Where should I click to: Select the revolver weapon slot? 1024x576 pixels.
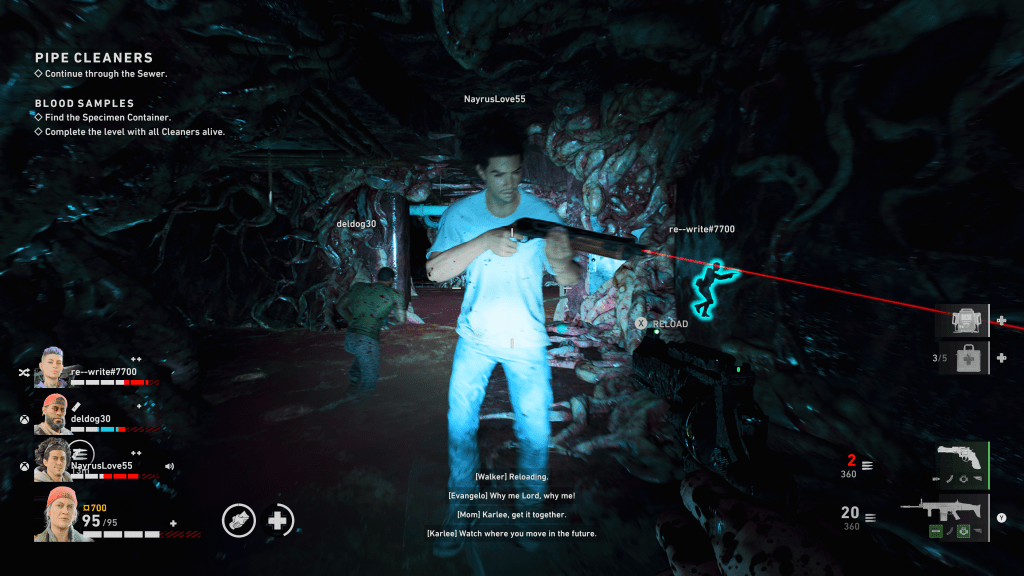(x=962, y=465)
